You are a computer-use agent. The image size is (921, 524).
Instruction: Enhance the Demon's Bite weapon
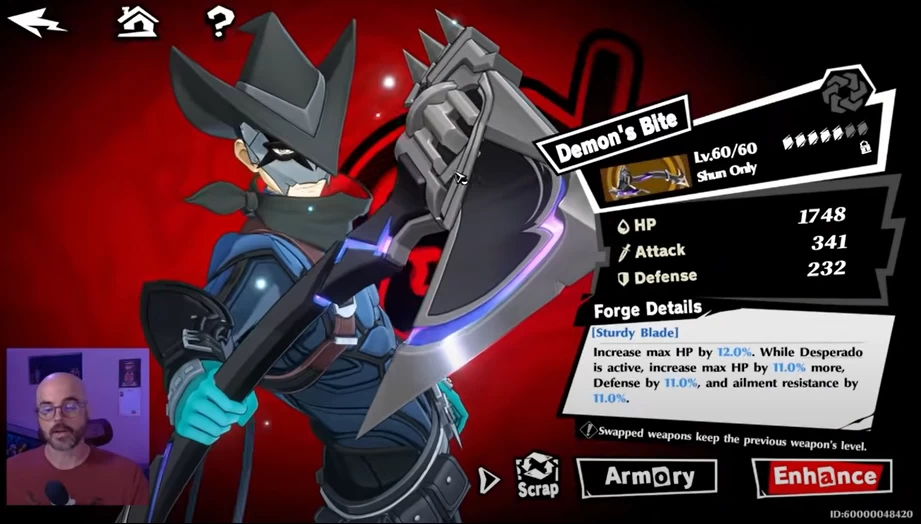(x=824, y=477)
